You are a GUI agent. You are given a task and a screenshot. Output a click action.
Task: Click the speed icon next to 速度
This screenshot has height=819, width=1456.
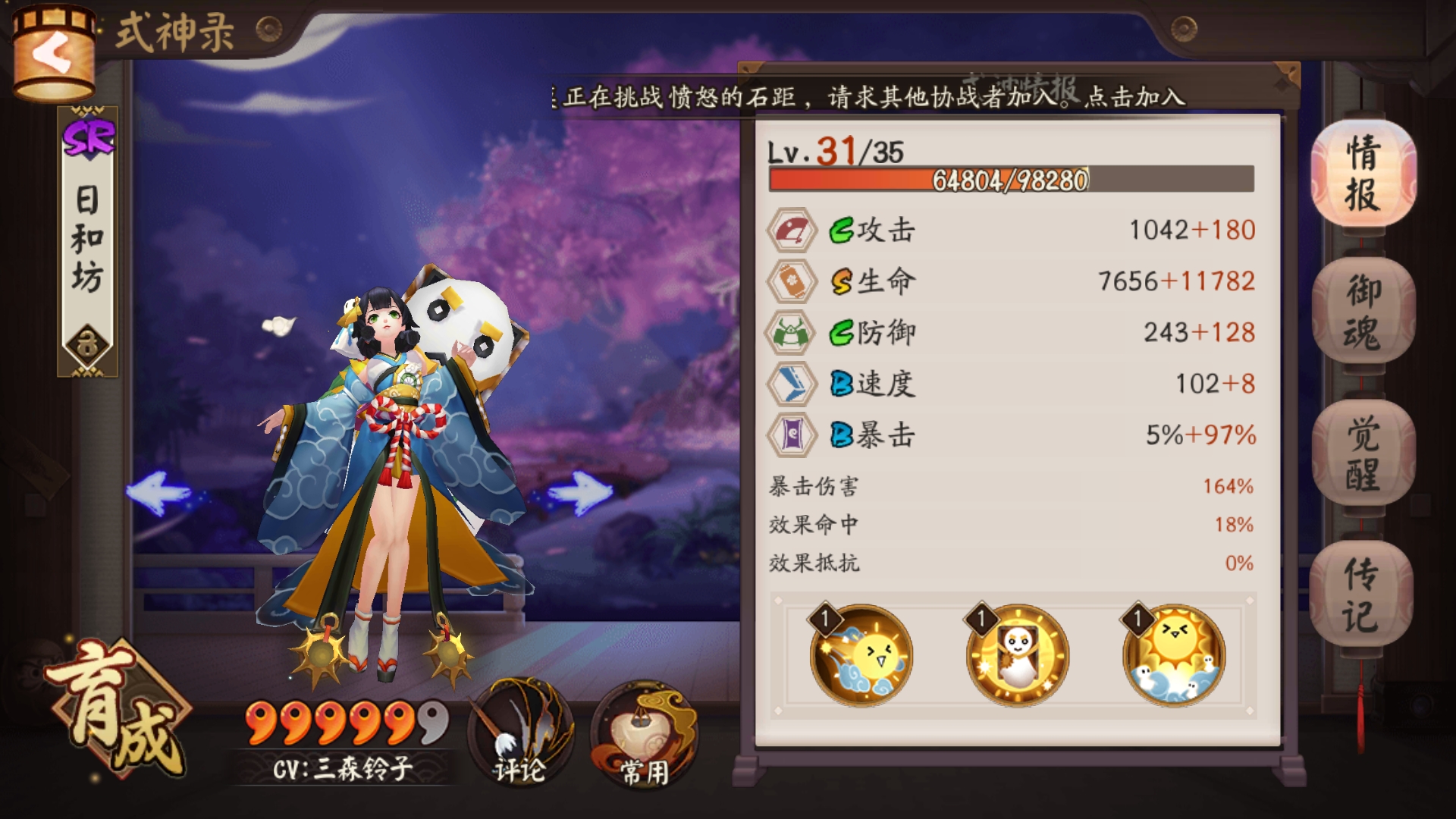point(792,384)
